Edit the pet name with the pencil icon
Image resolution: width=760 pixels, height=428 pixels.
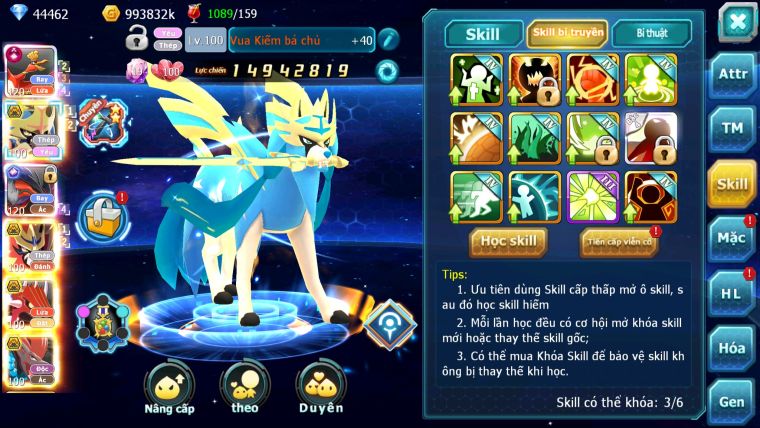388,40
